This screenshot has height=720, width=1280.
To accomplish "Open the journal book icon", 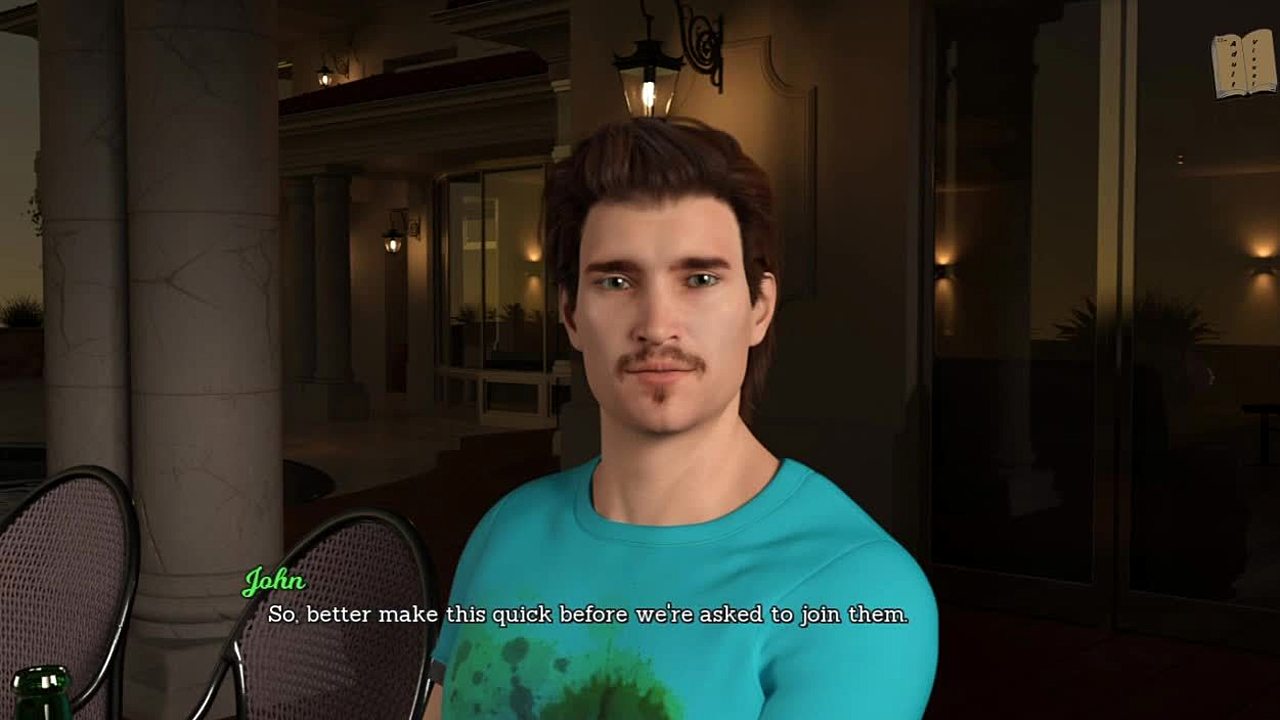I will click(x=1243, y=64).
